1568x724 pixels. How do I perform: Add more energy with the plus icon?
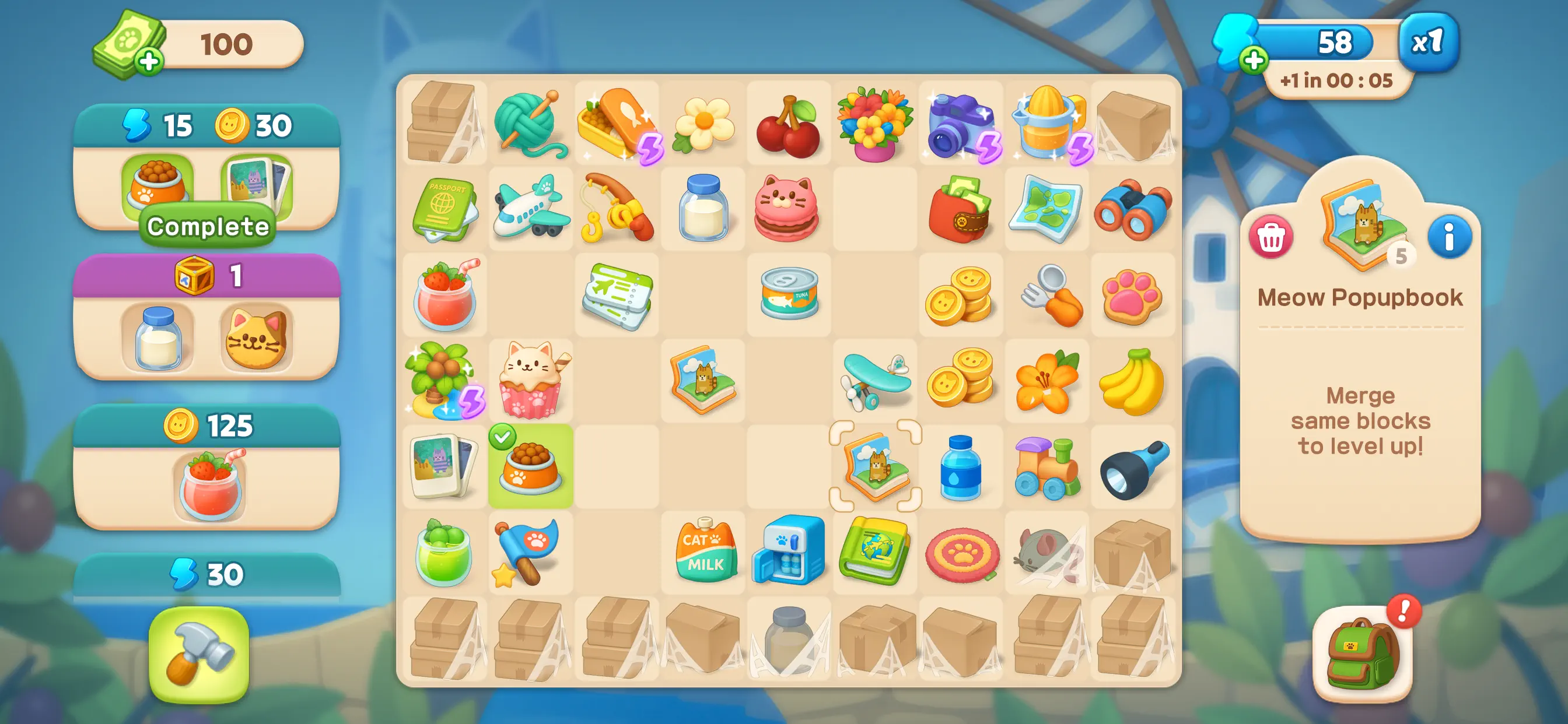[1254, 61]
